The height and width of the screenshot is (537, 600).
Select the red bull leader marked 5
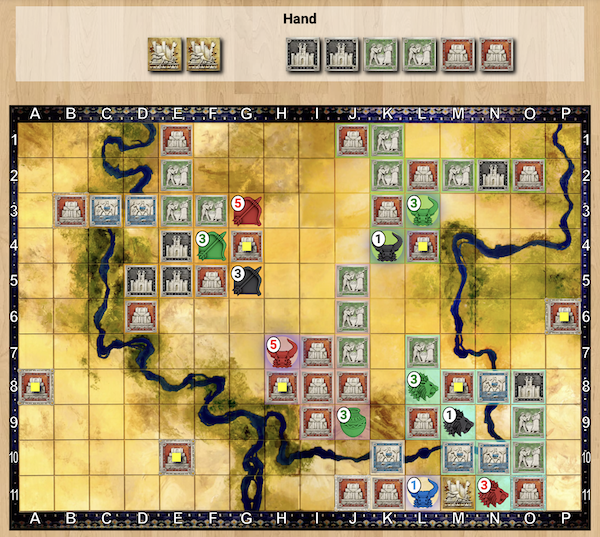[x=282, y=351]
